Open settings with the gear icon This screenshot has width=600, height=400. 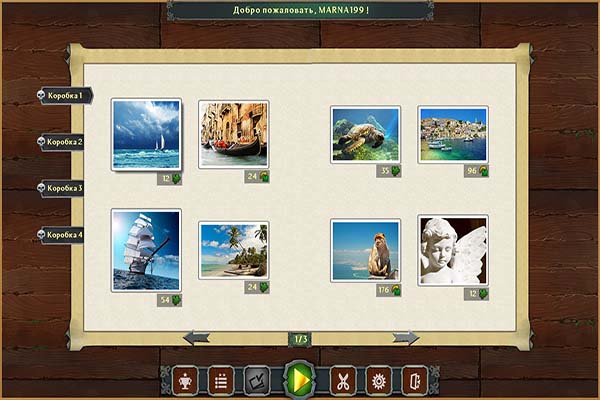coord(378,380)
